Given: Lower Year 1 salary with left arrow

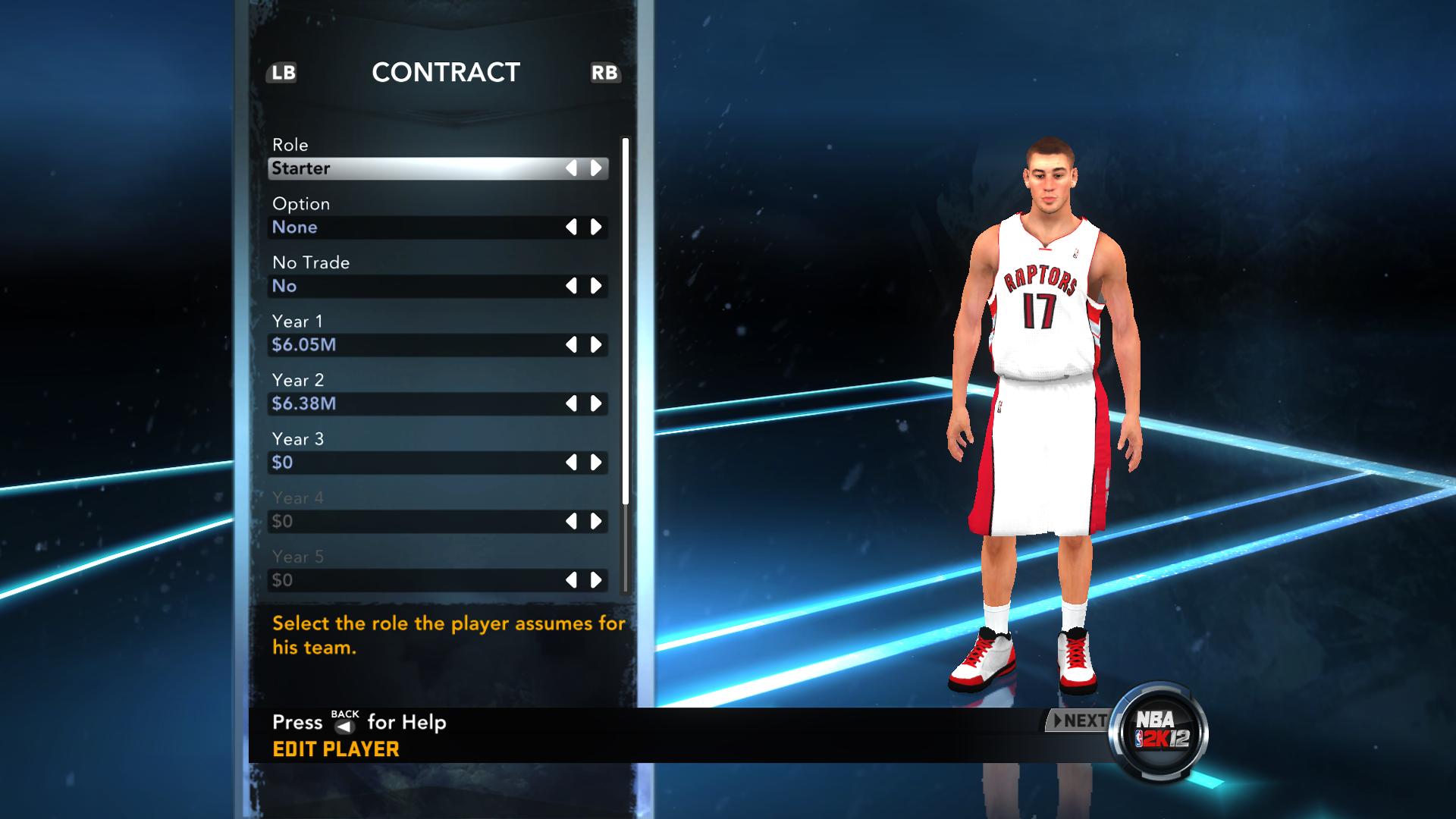Looking at the screenshot, I should coord(571,345).
